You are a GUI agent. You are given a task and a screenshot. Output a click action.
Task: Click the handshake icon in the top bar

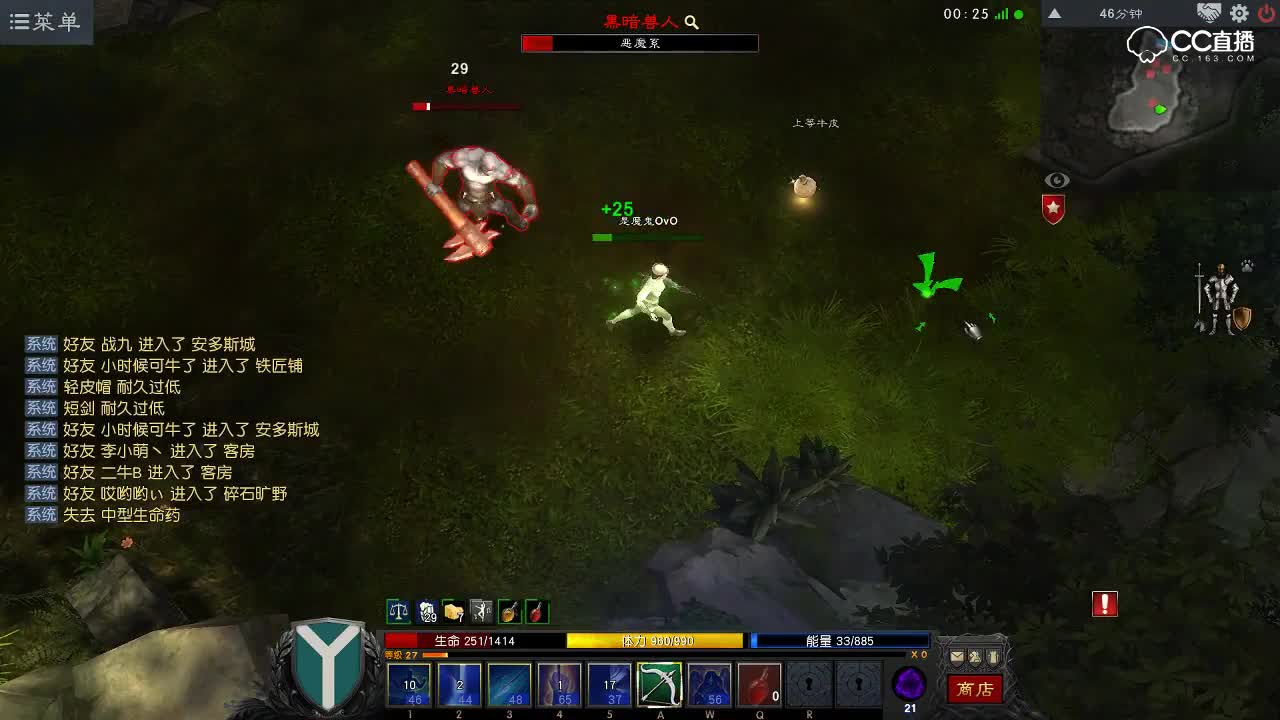[x=1211, y=14]
